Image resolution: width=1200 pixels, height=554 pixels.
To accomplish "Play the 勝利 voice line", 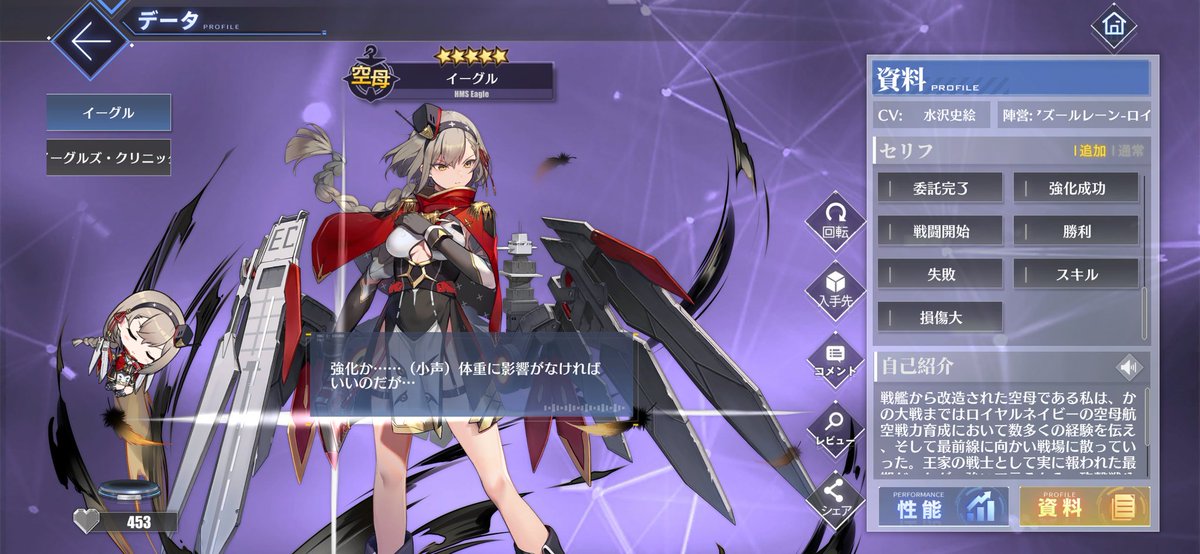I will point(1076,231).
